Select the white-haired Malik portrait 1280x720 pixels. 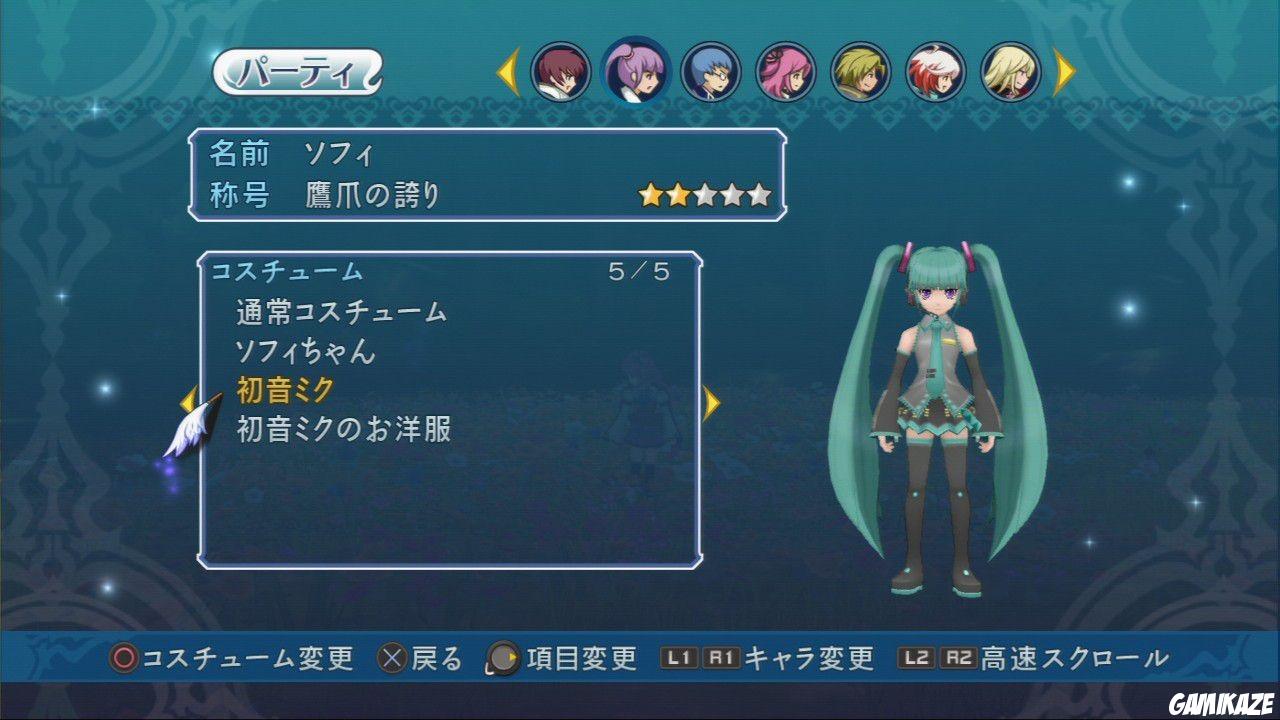pos(934,72)
